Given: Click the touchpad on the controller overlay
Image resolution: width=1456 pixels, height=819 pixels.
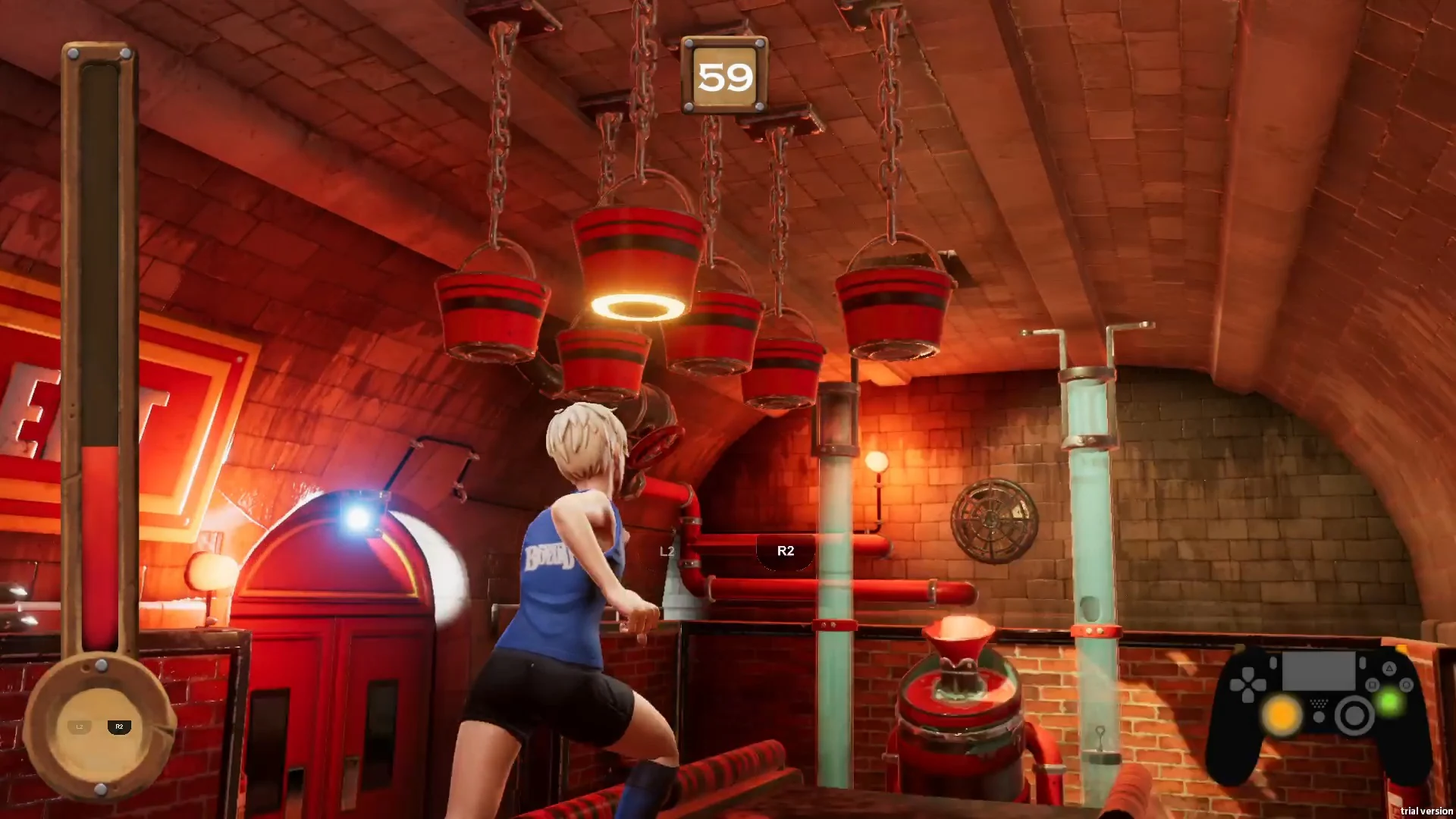Looking at the screenshot, I should pyautogui.click(x=1319, y=670).
